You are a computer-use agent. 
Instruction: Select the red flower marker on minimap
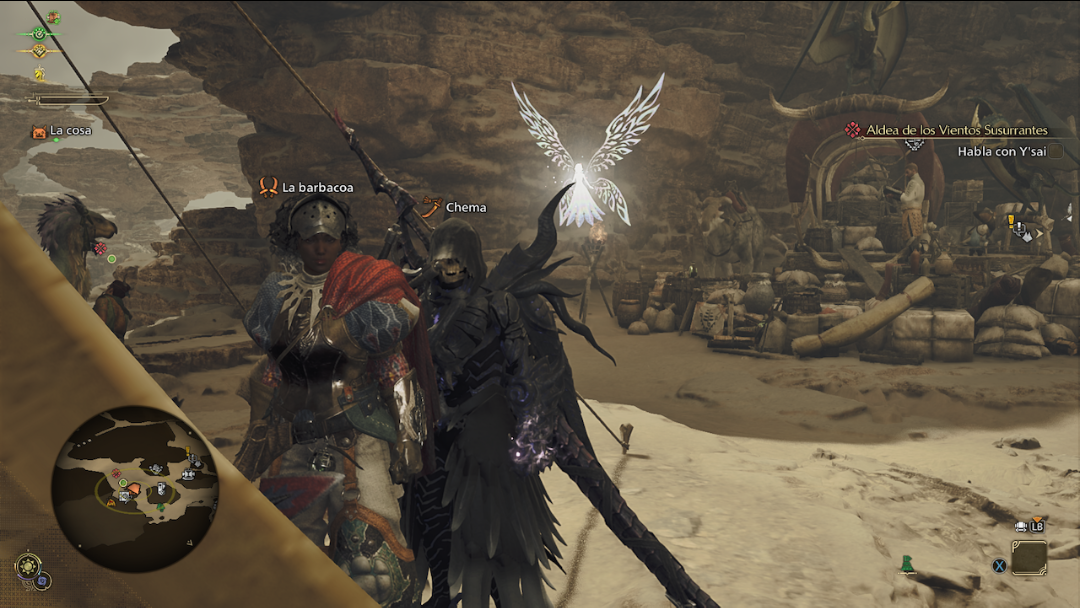coord(116,472)
